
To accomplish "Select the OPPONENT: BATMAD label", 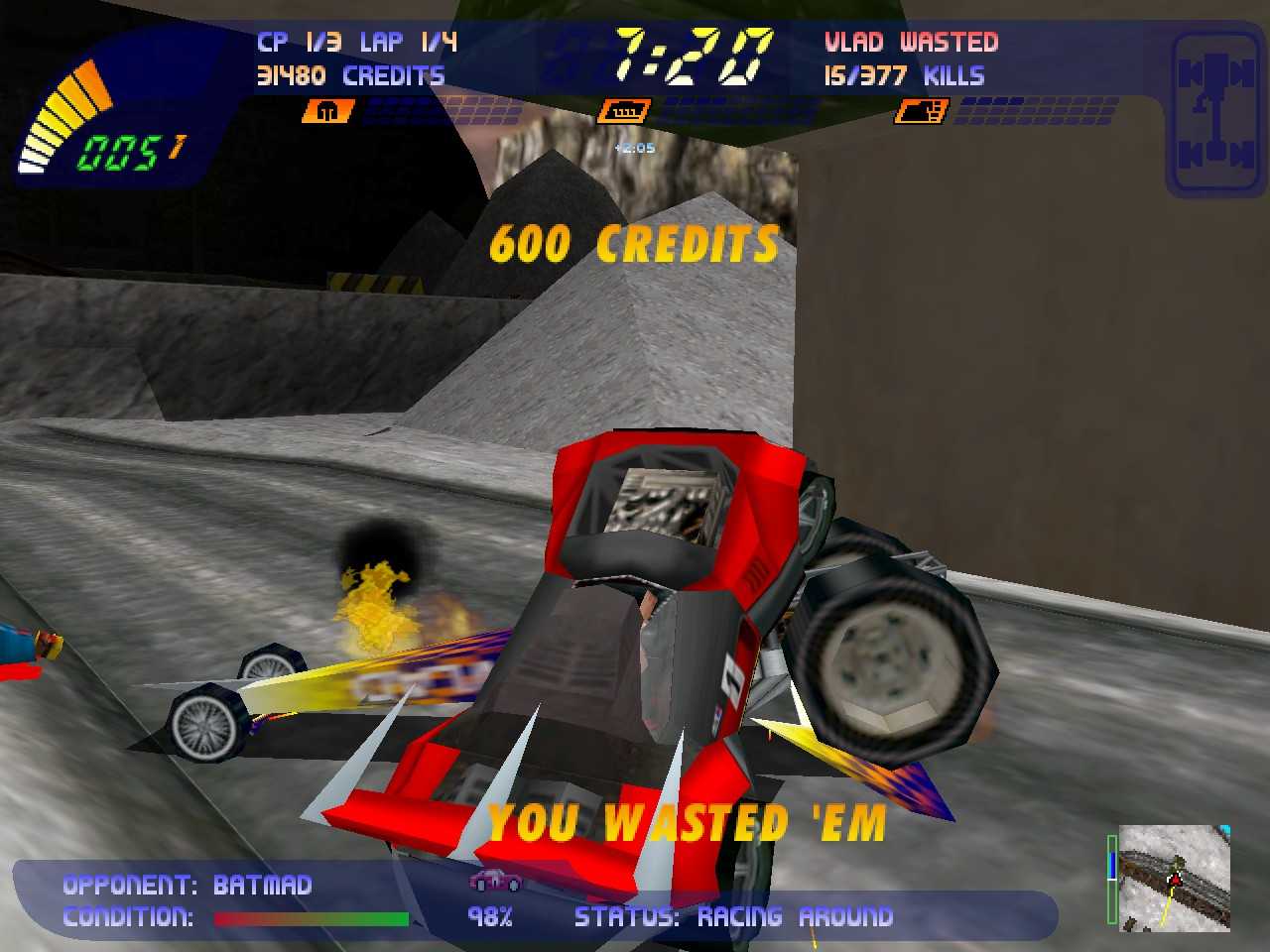I will 185,884.
